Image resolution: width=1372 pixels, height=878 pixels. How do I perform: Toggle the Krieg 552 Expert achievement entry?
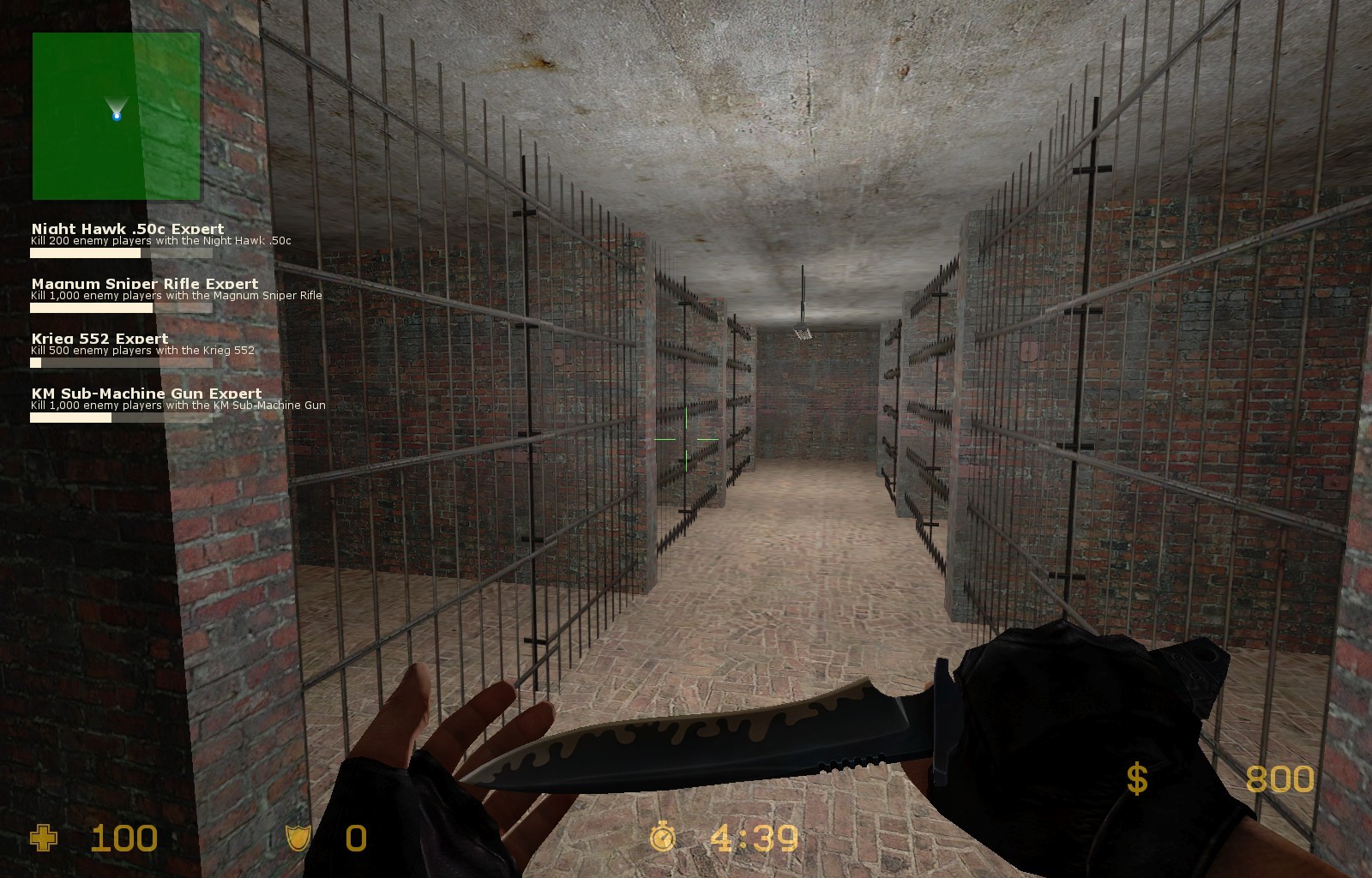point(99,338)
